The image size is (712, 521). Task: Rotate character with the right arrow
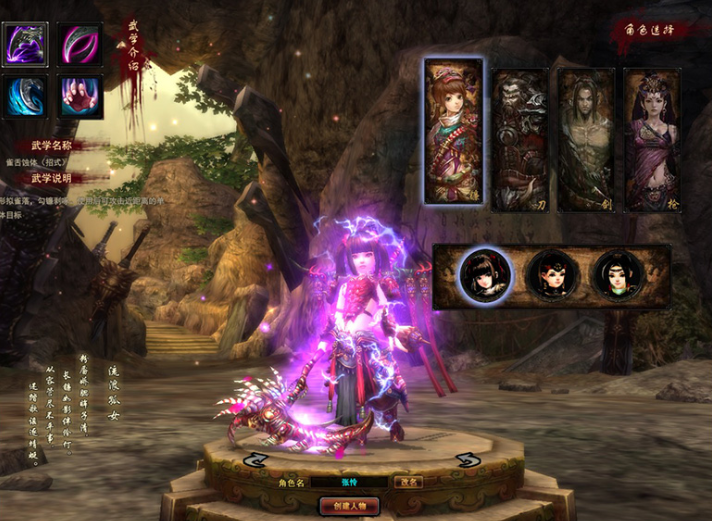[x=465, y=460]
